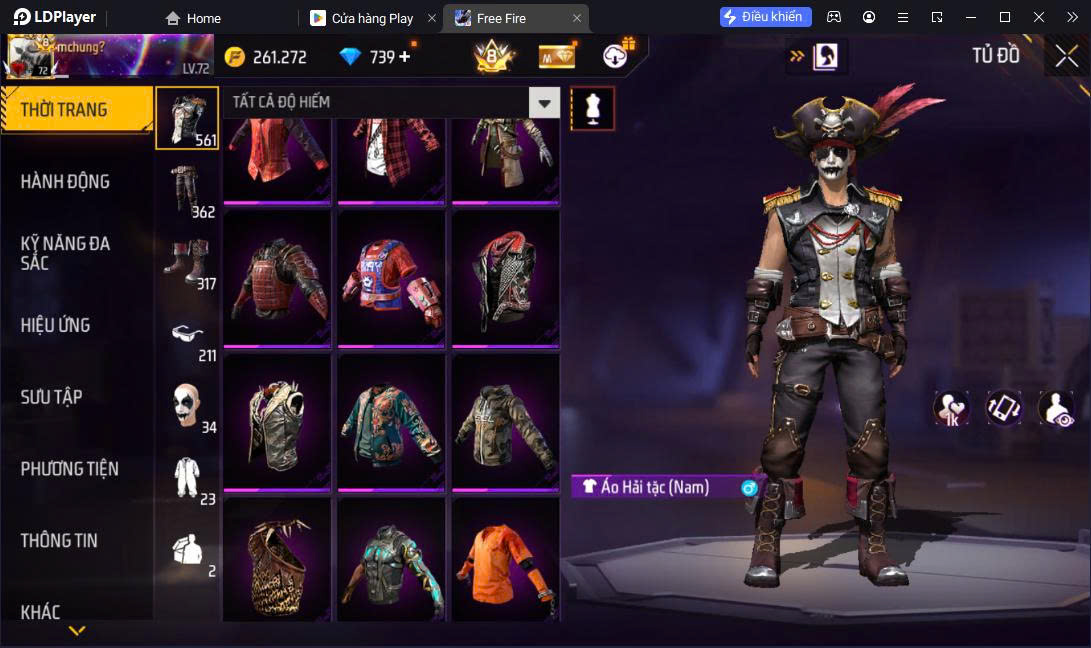Expand the Tất Cả Độ Hiếm rarity dropdown
Image resolution: width=1091 pixels, height=648 pixels.
coord(544,102)
